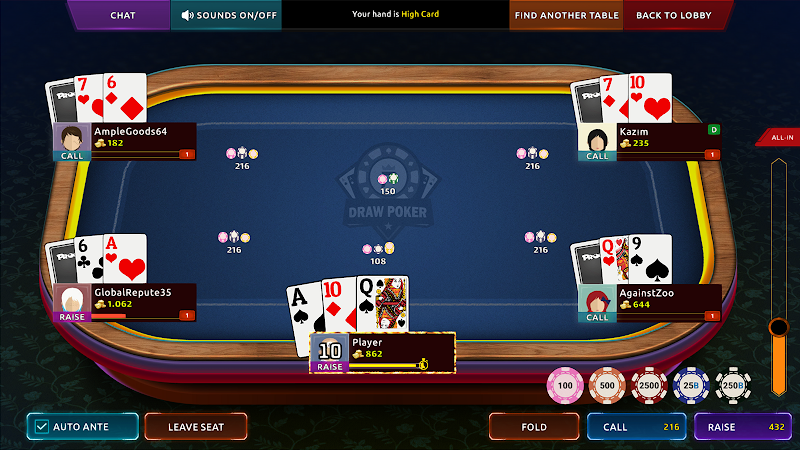This screenshot has width=800, height=450.
Task: Call the 216 bet
Action: pyautogui.click(x=636, y=427)
